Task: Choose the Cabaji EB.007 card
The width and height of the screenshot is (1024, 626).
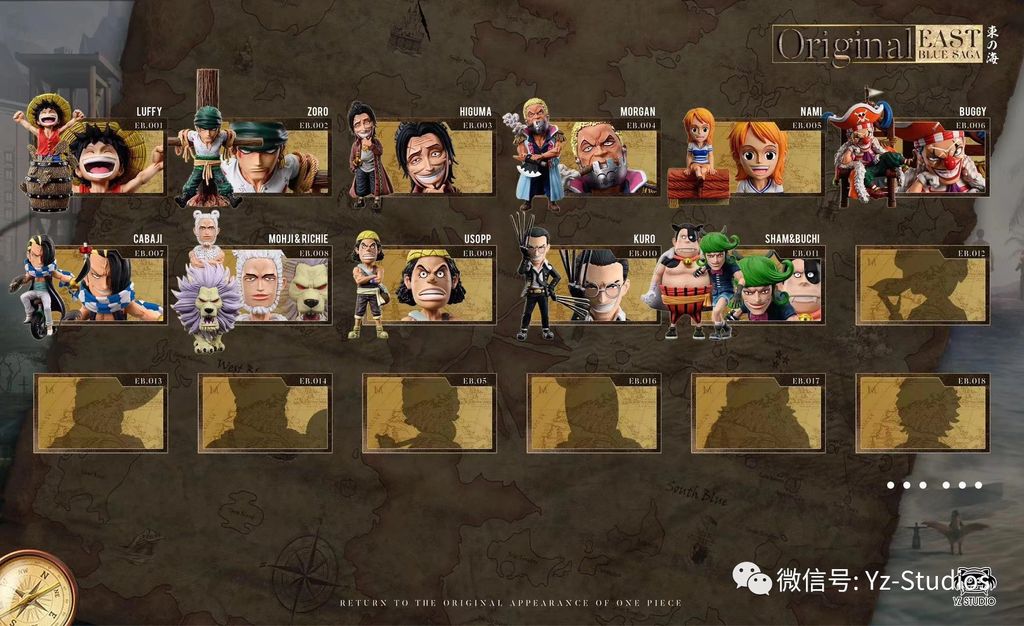Action: pyautogui.click(x=108, y=284)
